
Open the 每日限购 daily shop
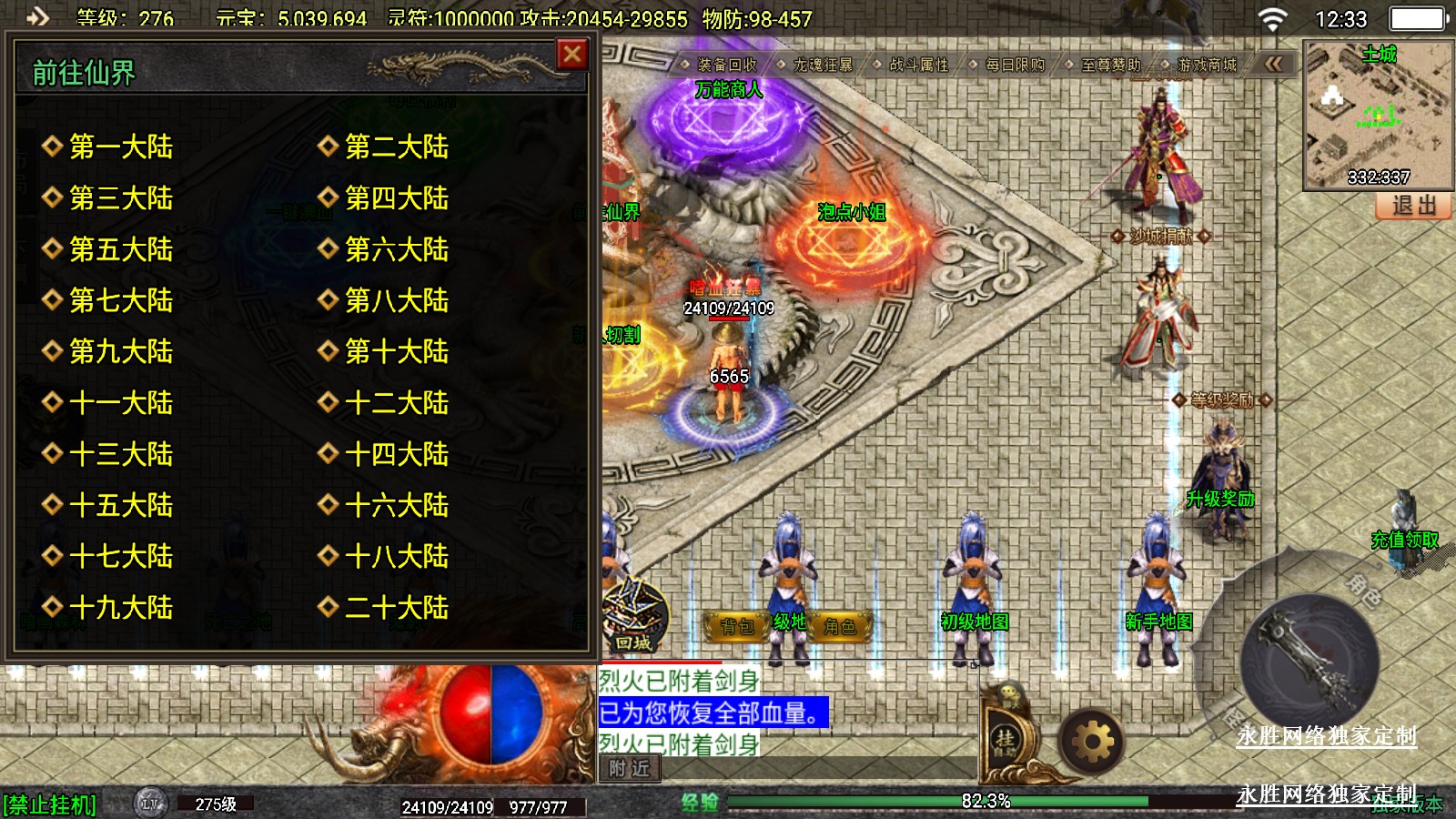[x=1015, y=65]
